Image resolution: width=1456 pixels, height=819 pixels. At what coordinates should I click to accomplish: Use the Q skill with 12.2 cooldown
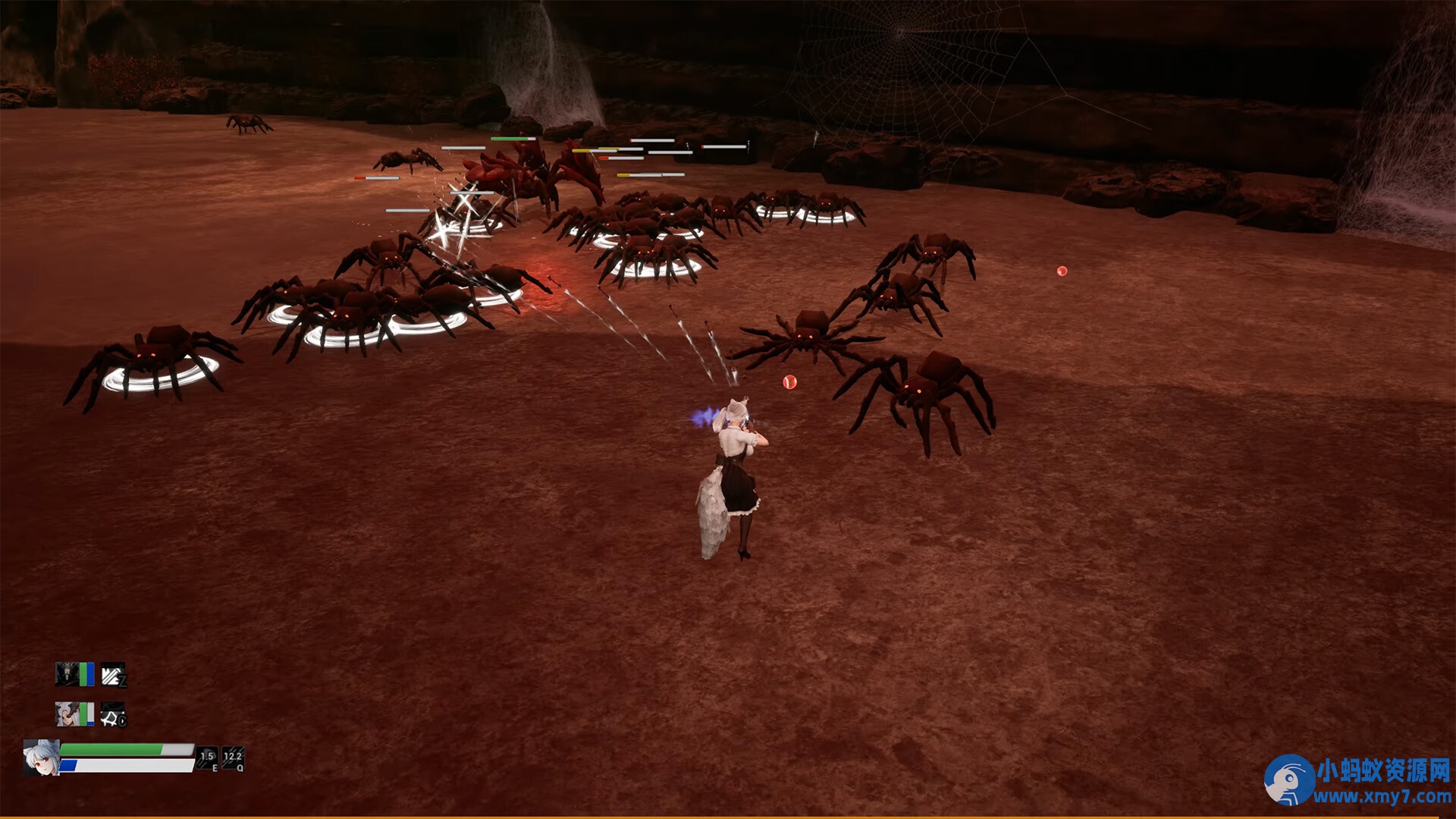pyautogui.click(x=233, y=758)
